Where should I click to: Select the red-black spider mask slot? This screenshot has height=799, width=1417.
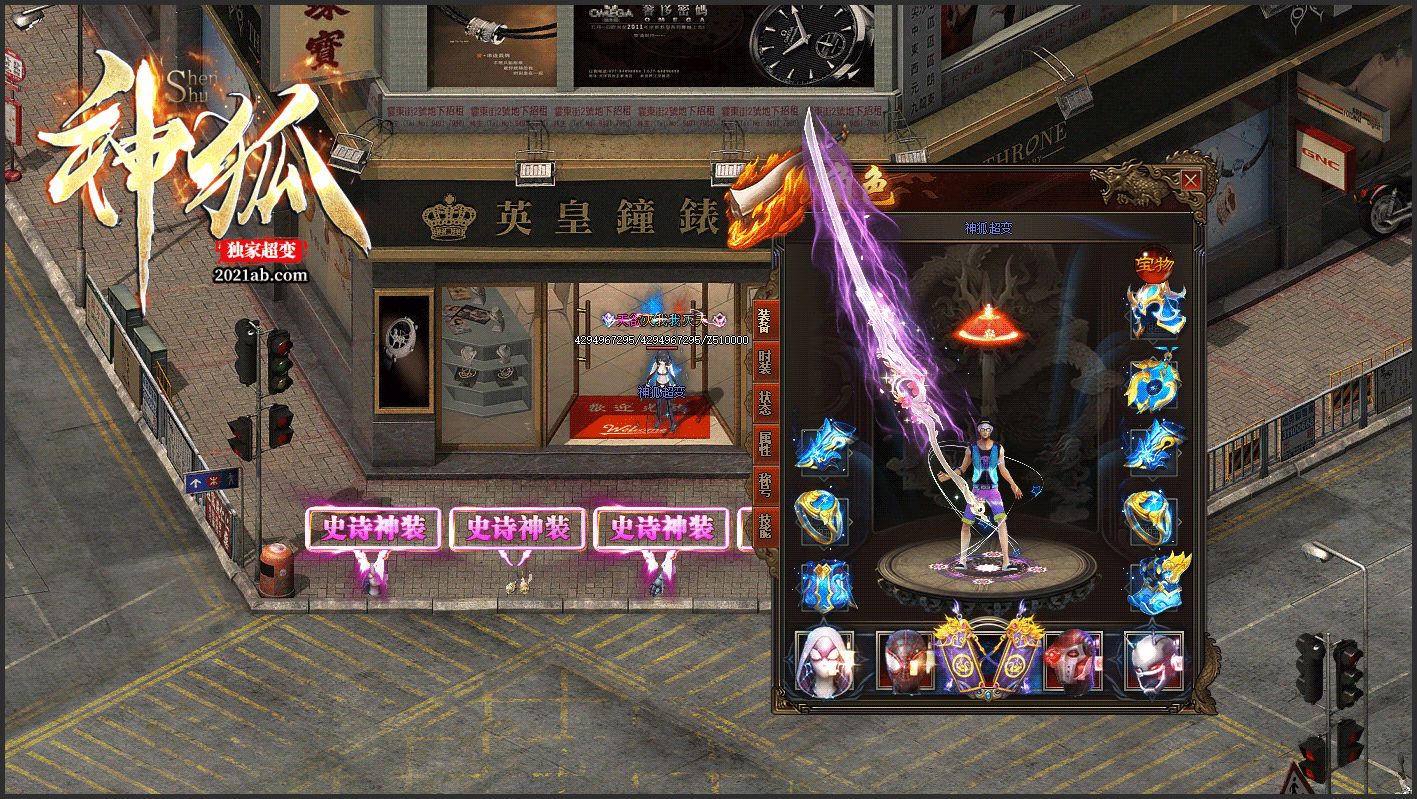point(903,661)
